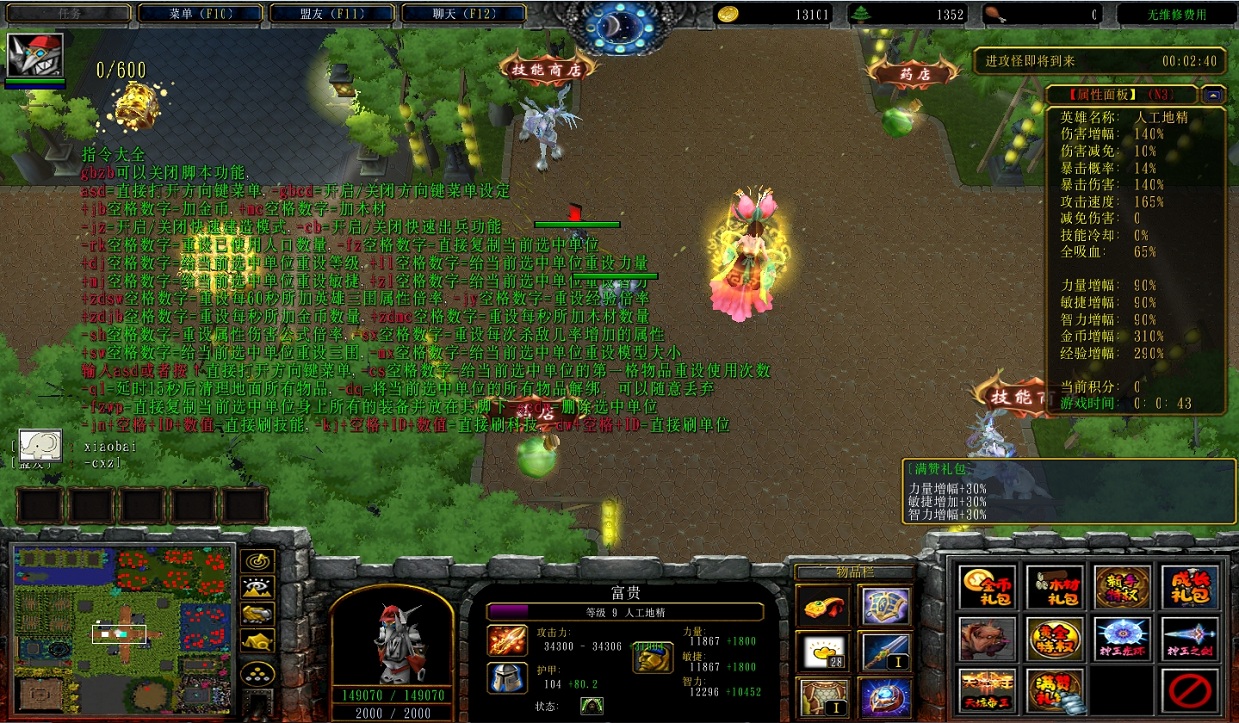Click the red cancel button

tap(1189, 690)
